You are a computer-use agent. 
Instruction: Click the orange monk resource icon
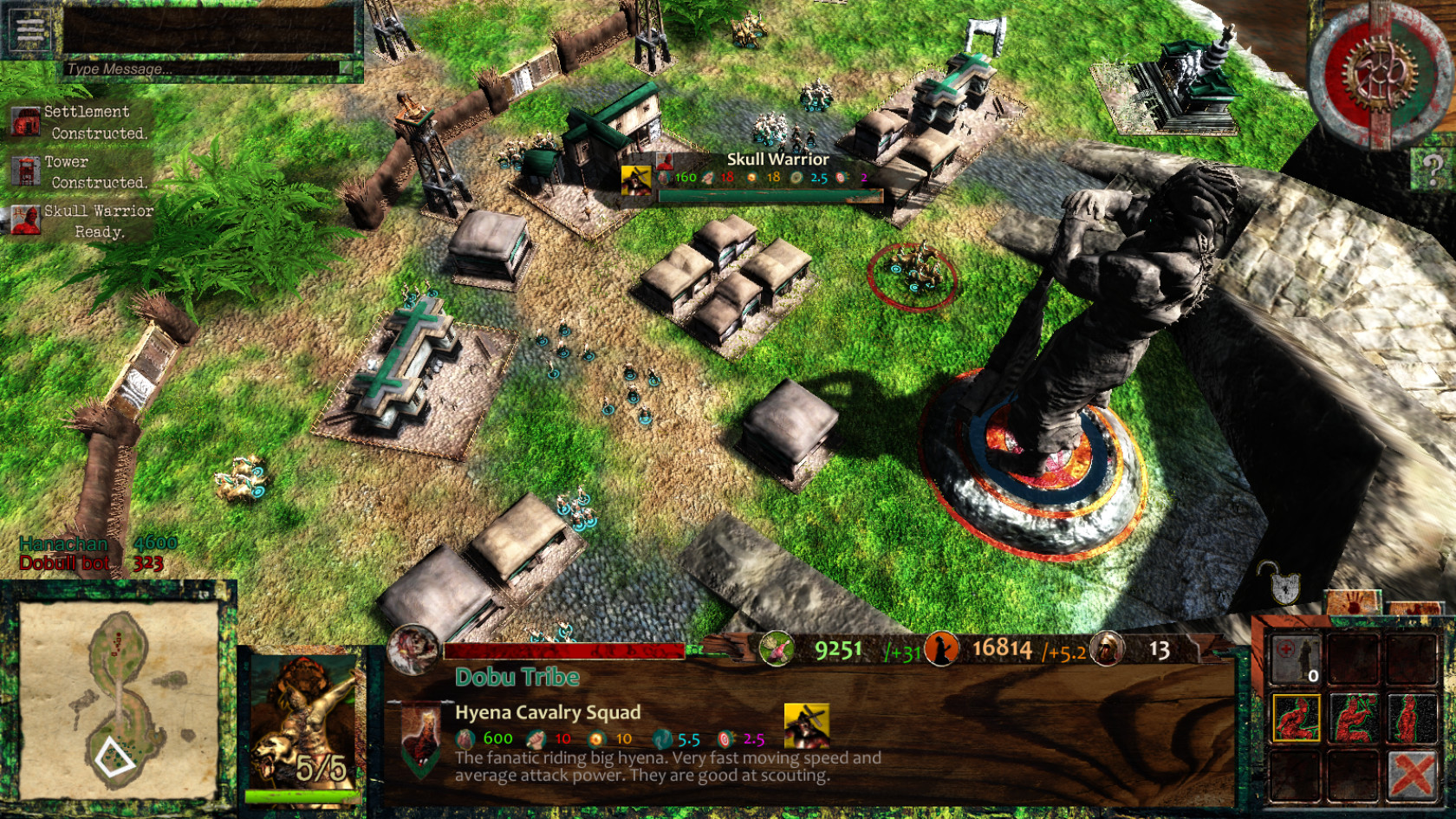941,648
